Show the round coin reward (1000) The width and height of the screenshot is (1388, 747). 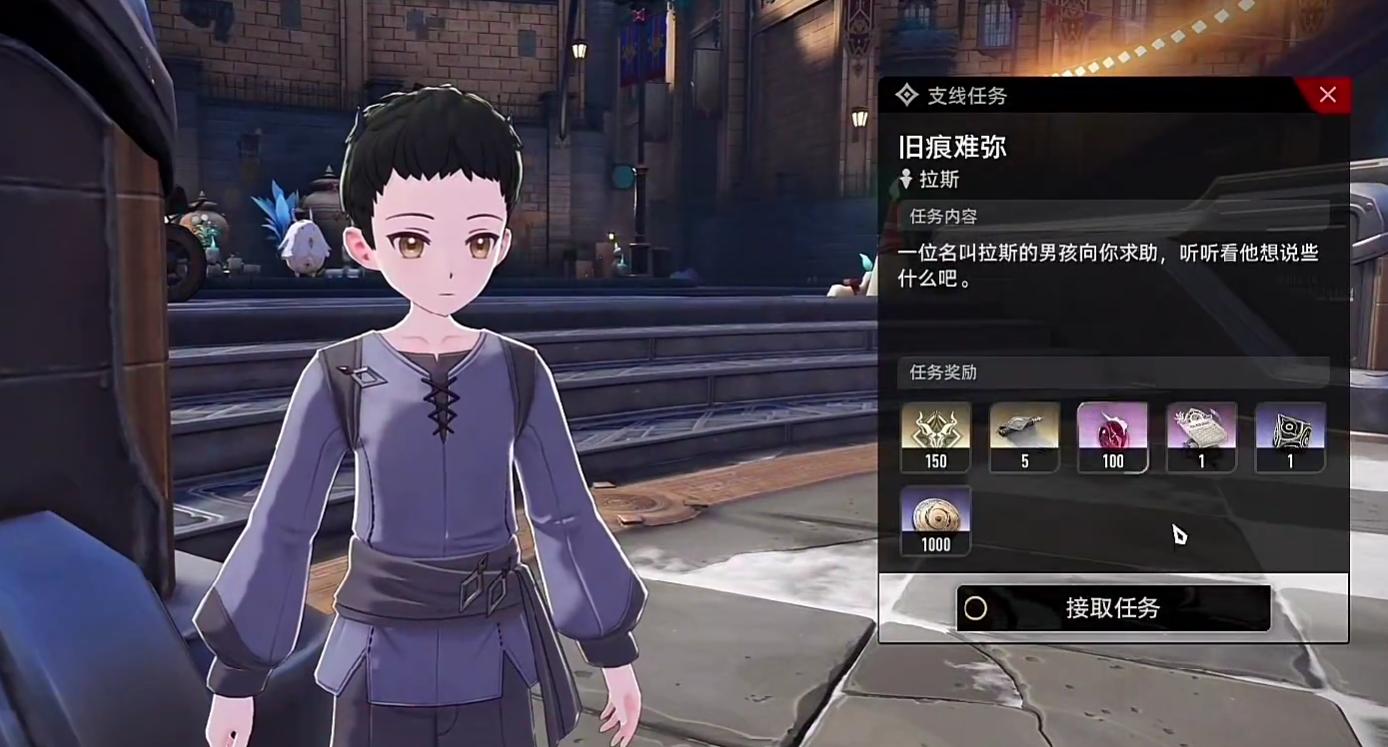[x=935, y=519]
